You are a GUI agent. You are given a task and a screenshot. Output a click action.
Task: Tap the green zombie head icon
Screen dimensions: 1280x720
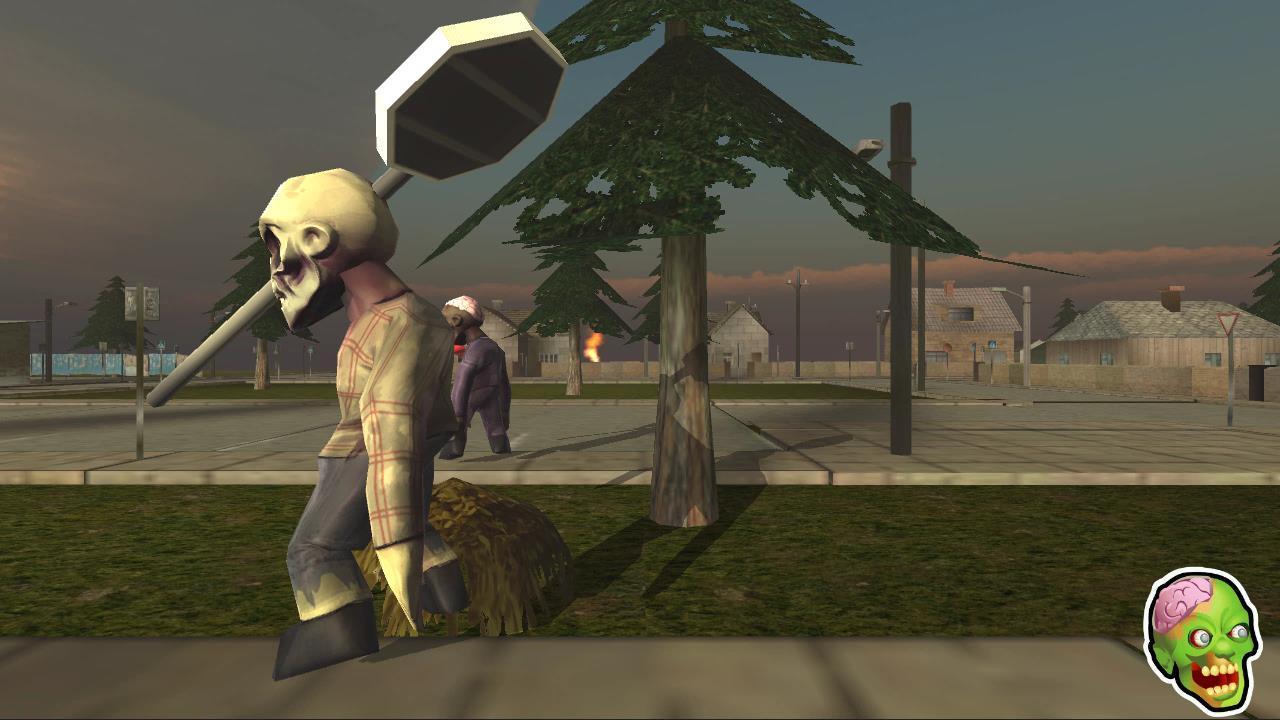(x=1202, y=642)
